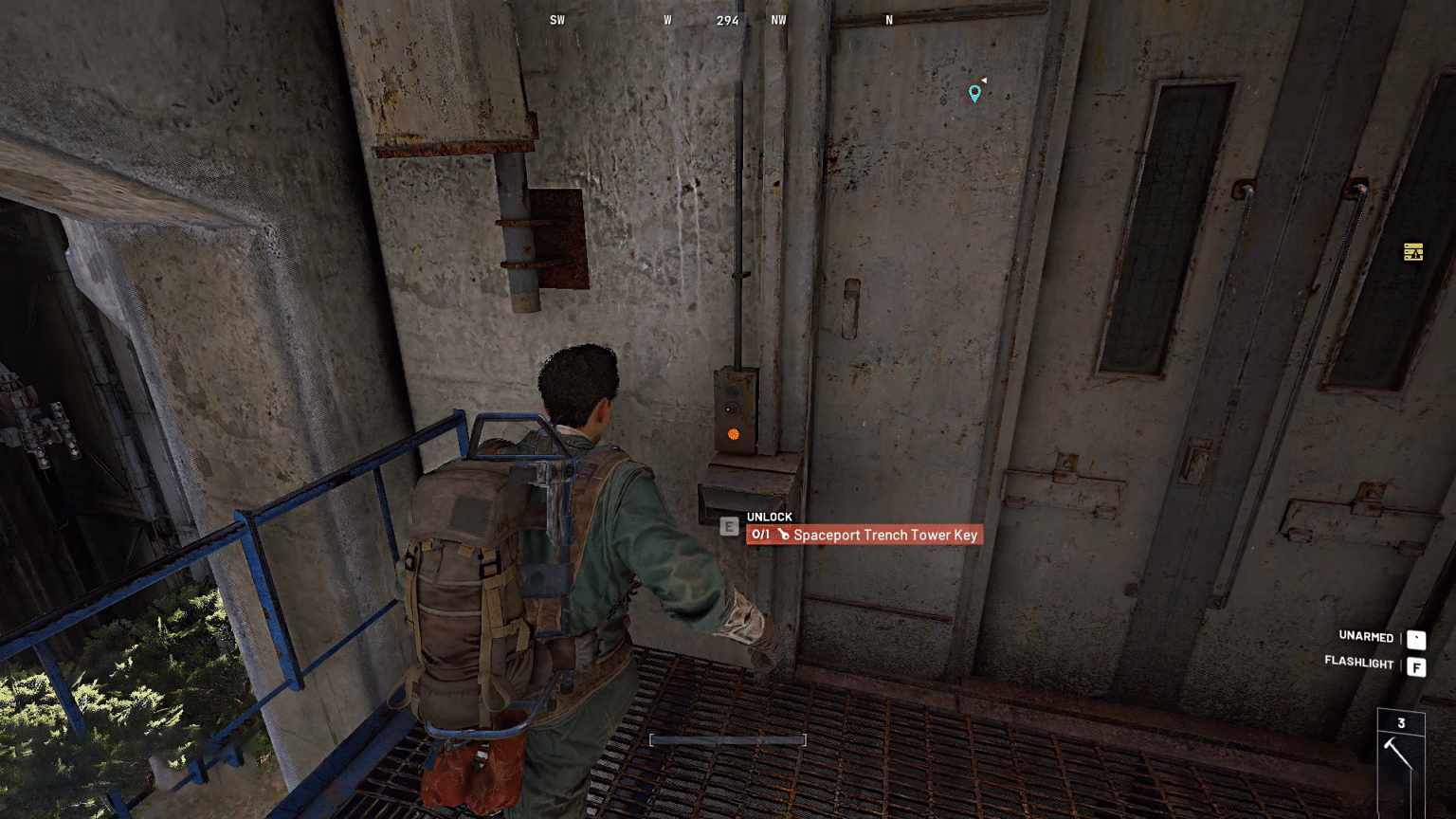
Task: Click the key icon beside Spaceport Trench Tower Key
Action: coord(782,535)
